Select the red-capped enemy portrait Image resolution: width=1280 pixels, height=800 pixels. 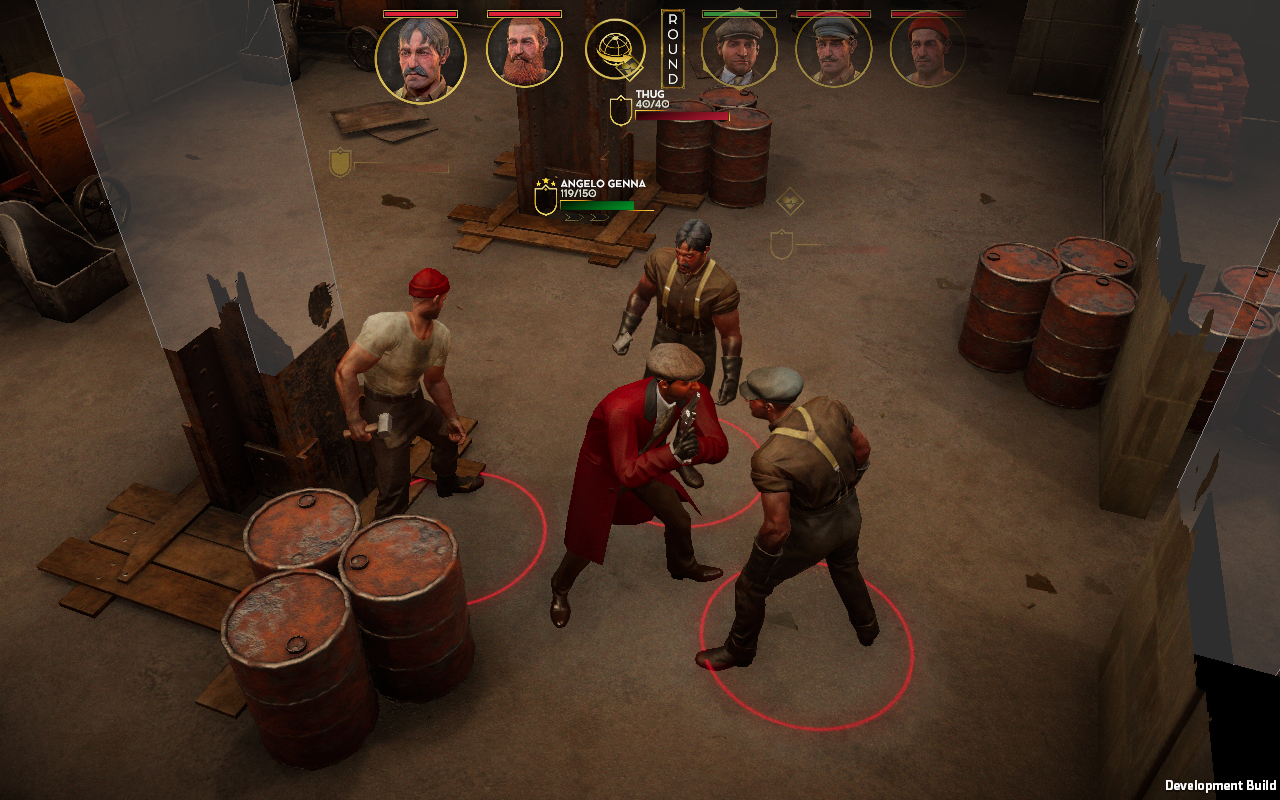click(x=928, y=49)
